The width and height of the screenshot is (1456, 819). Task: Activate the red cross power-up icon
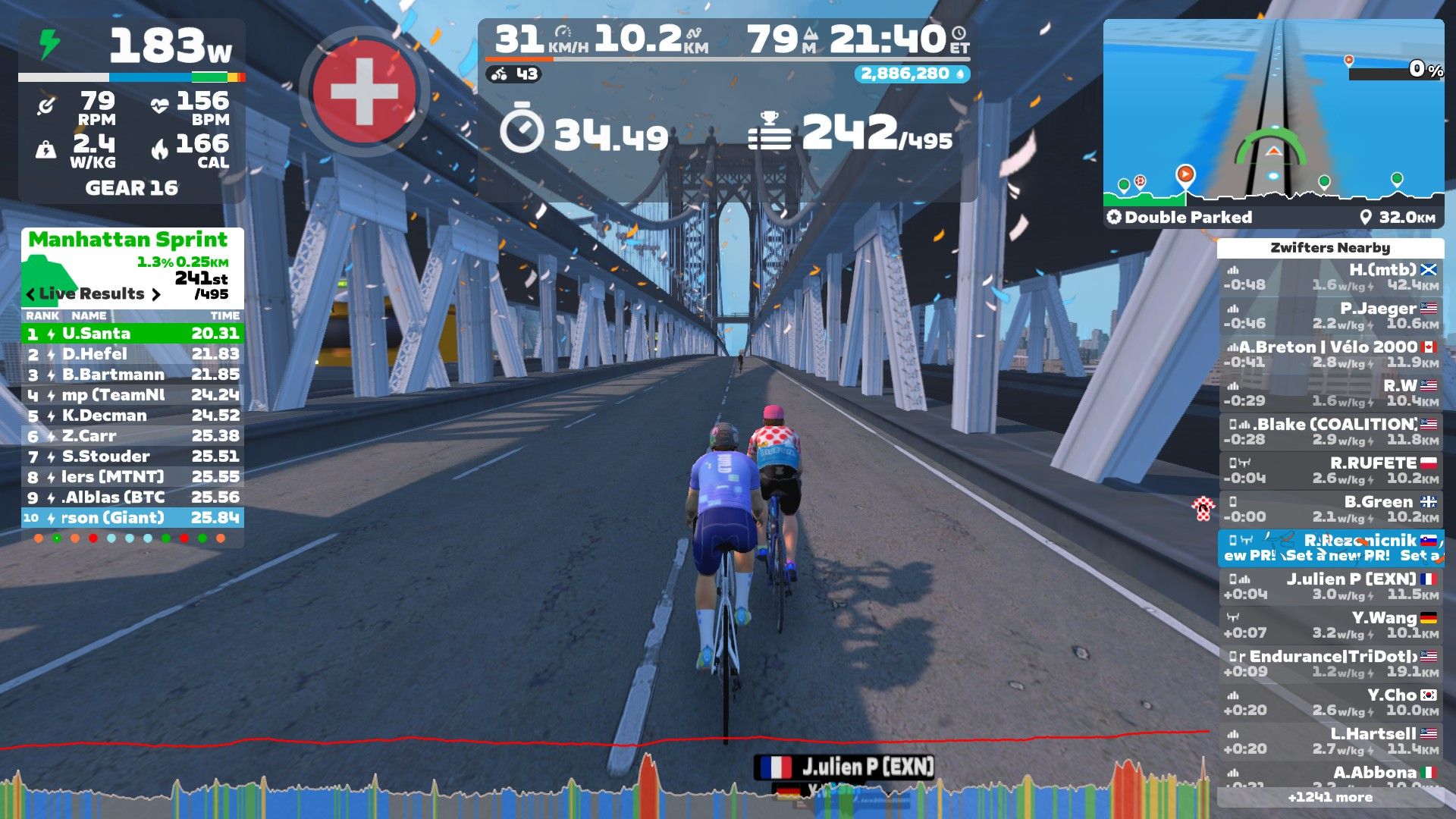pos(365,91)
